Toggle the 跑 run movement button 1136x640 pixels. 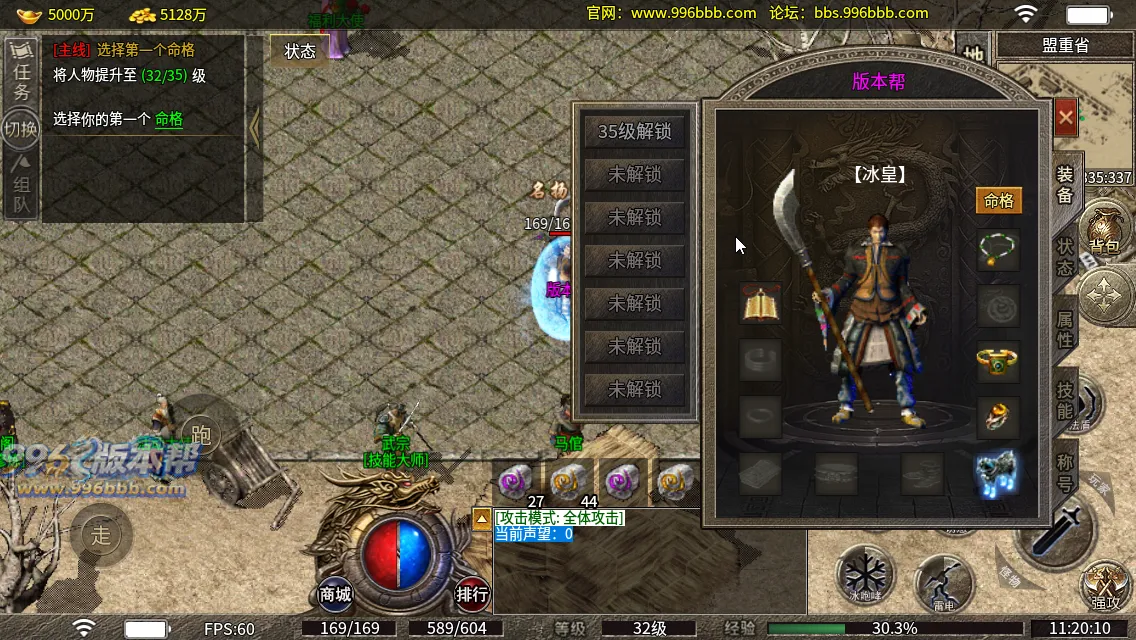click(201, 433)
